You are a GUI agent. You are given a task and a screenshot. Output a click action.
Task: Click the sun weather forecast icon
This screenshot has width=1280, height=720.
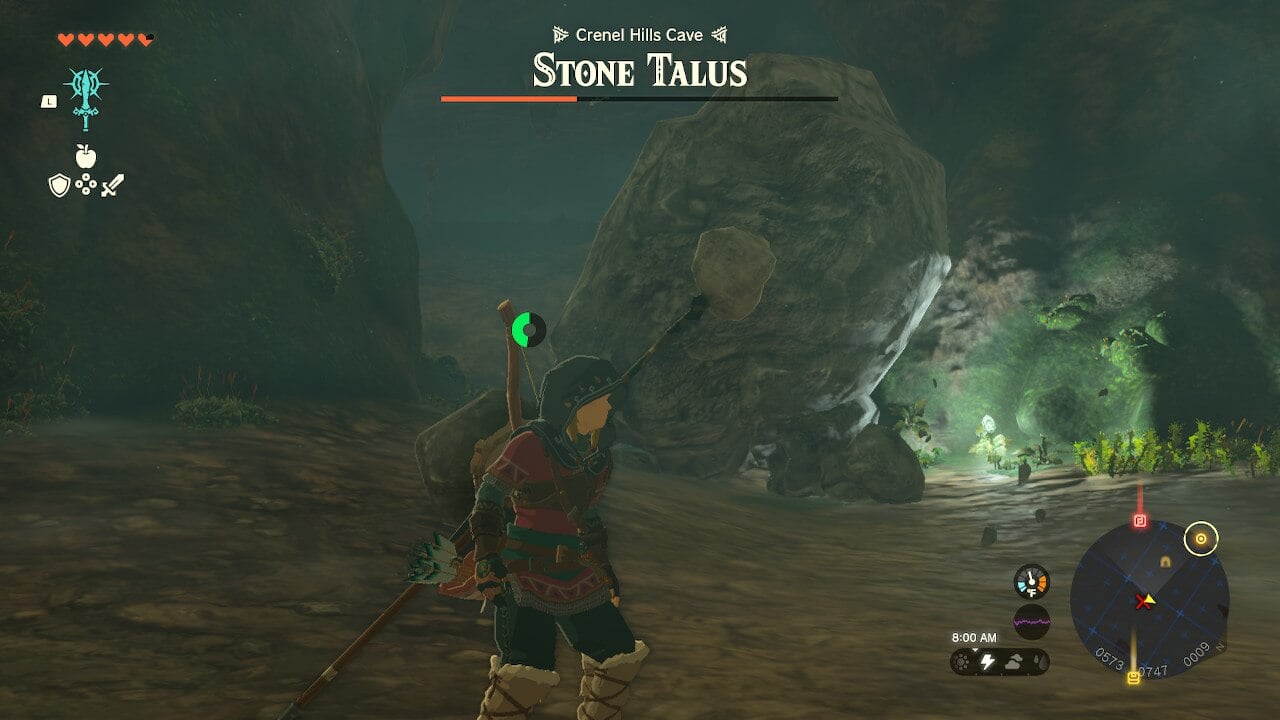click(962, 662)
